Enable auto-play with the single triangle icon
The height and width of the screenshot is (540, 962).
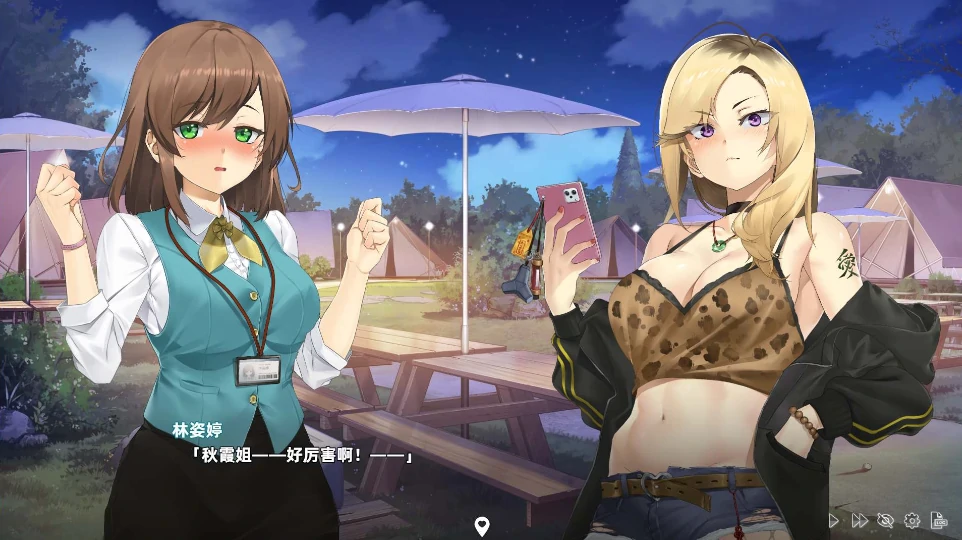point(834,520)
